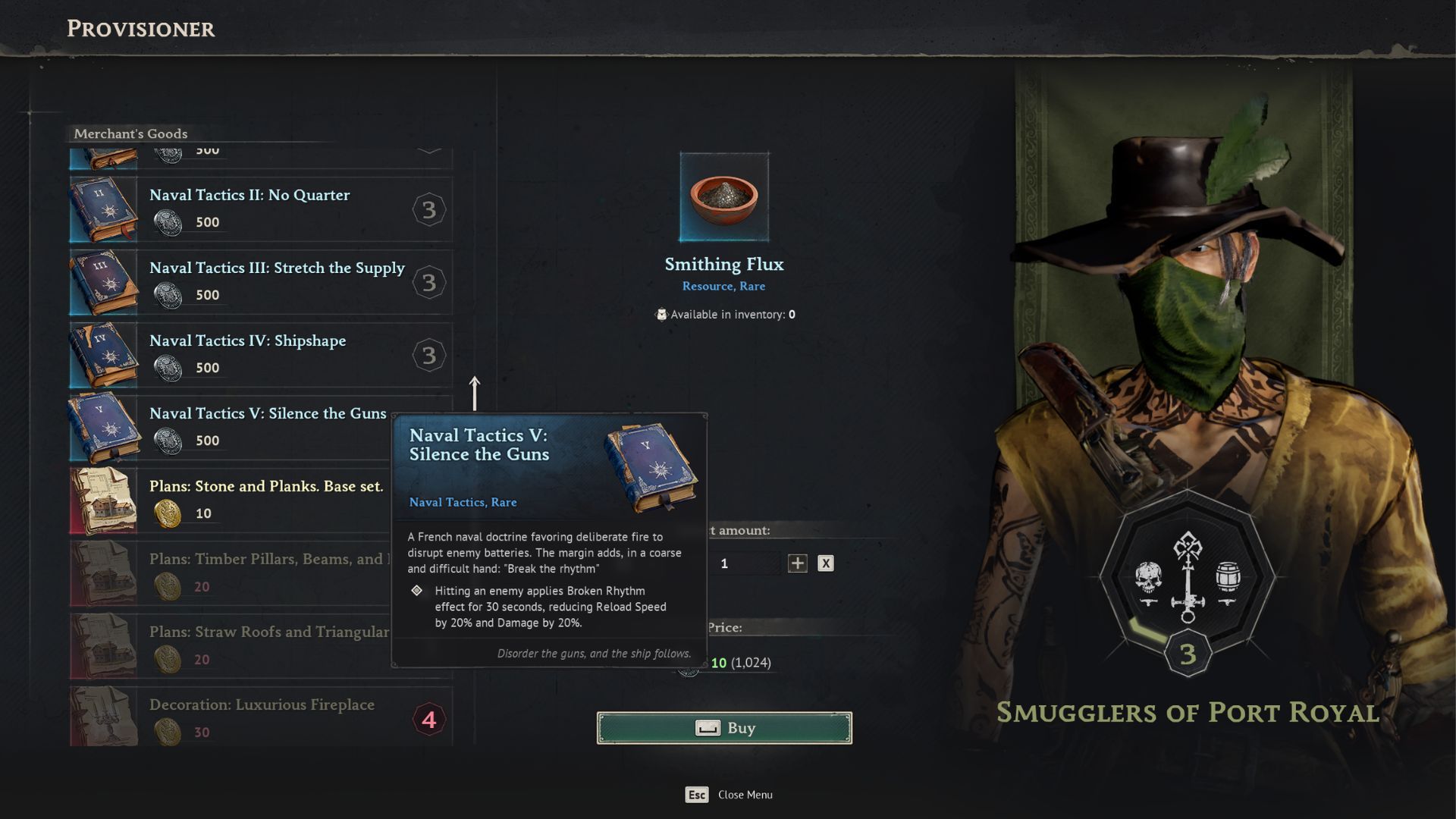Viewport: 1456px width, 819px height.
Task: Click the Smithing Flux item icon
Action: click(724, 197)
